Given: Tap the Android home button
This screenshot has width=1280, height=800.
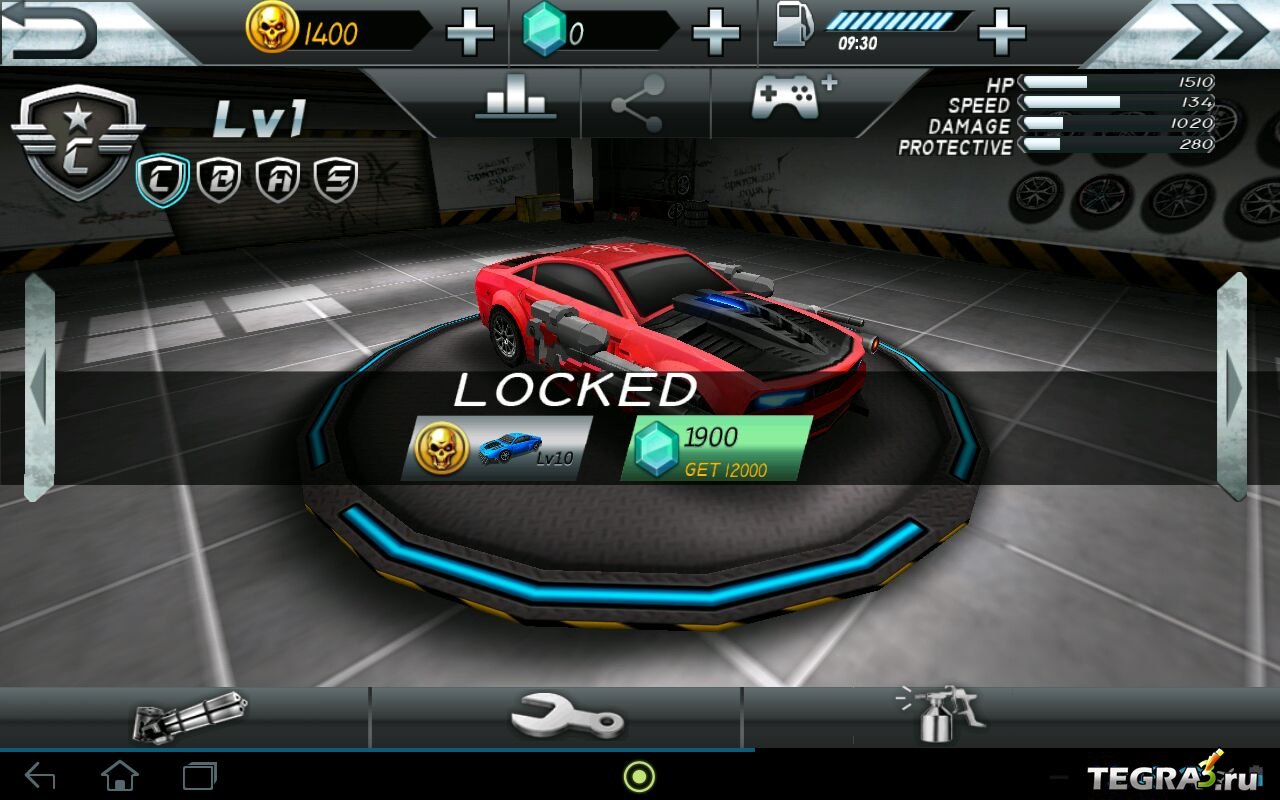Looking at the screenshot, I should point(120,776).
